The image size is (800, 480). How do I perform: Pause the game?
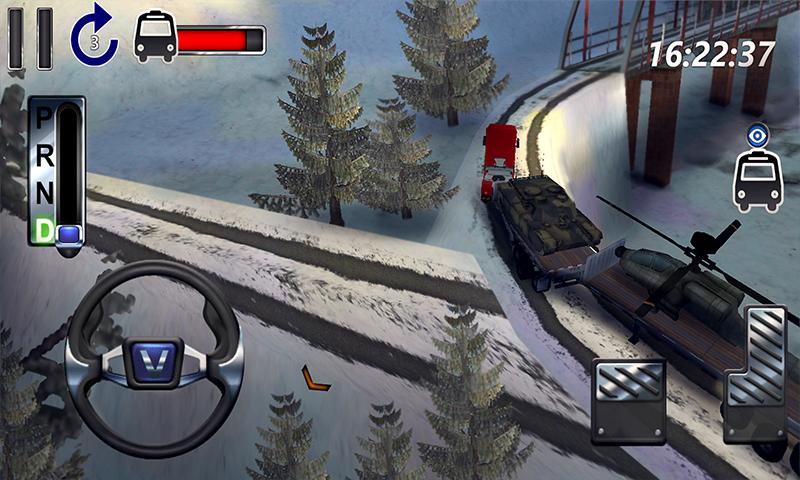point(30,38)
